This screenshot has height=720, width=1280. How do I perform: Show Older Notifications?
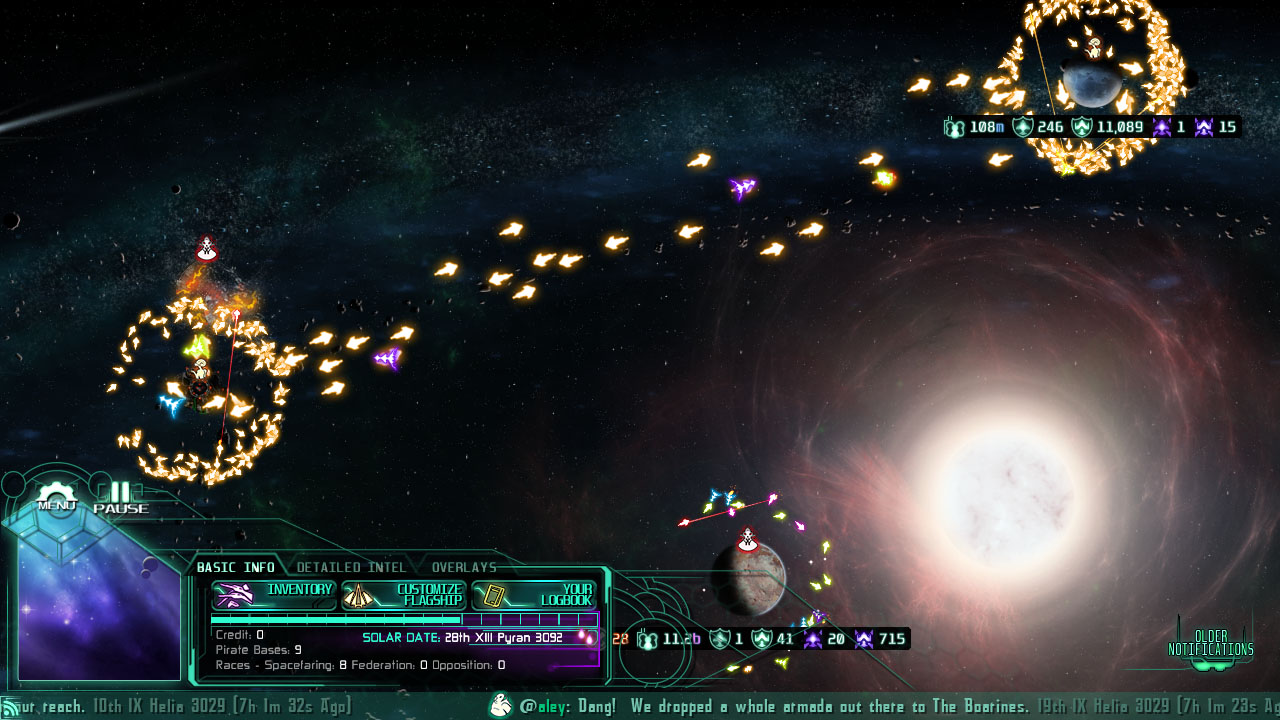pyautogui.click(x=1210, y=643)
